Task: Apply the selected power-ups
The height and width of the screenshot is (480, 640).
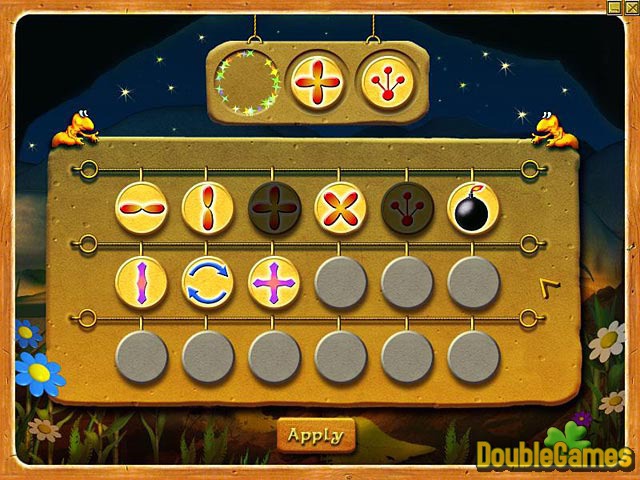Action: pyautogui.click(x=315, y=435)
